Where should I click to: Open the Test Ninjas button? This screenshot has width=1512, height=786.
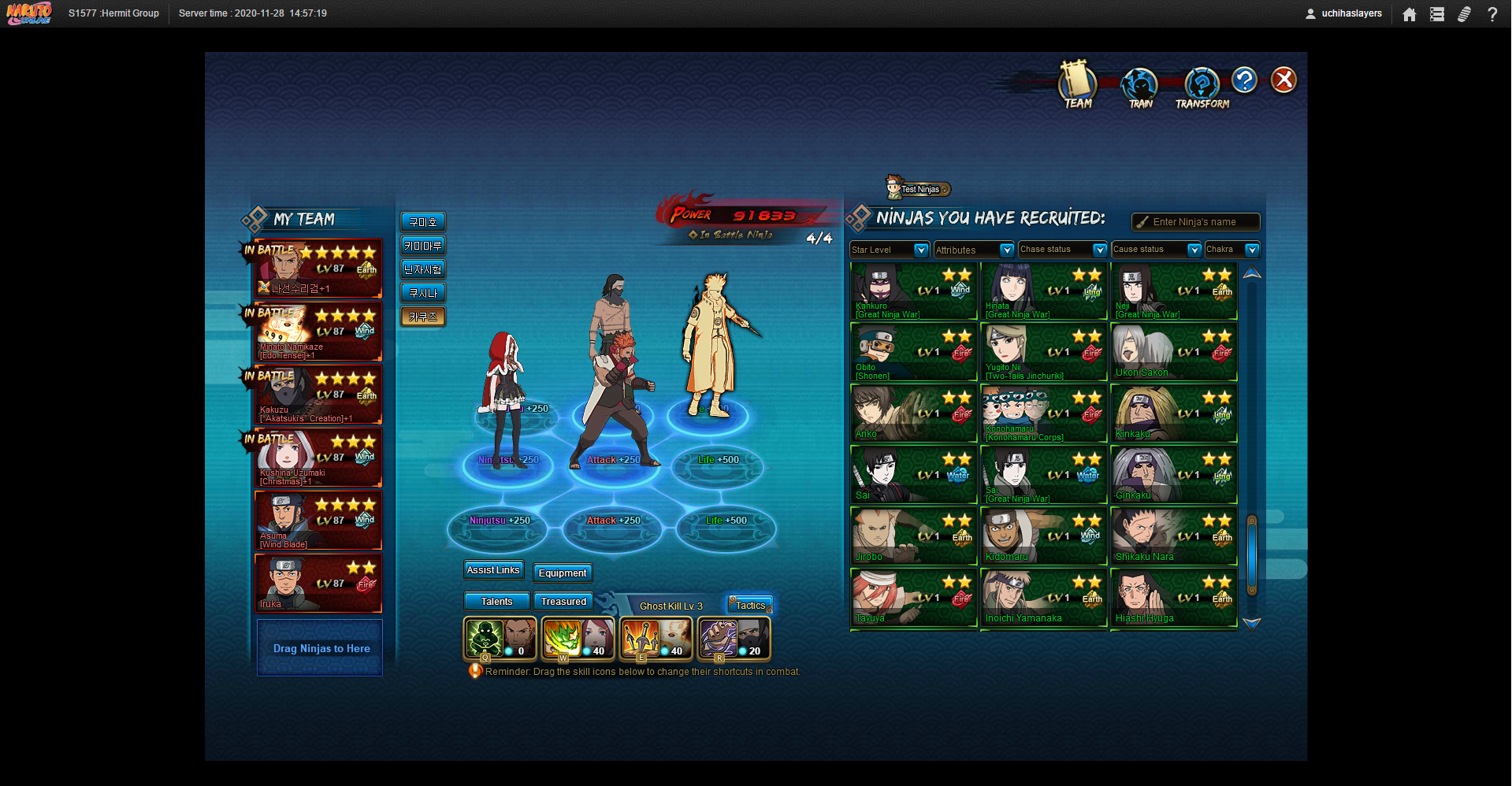tap(919, 189)
